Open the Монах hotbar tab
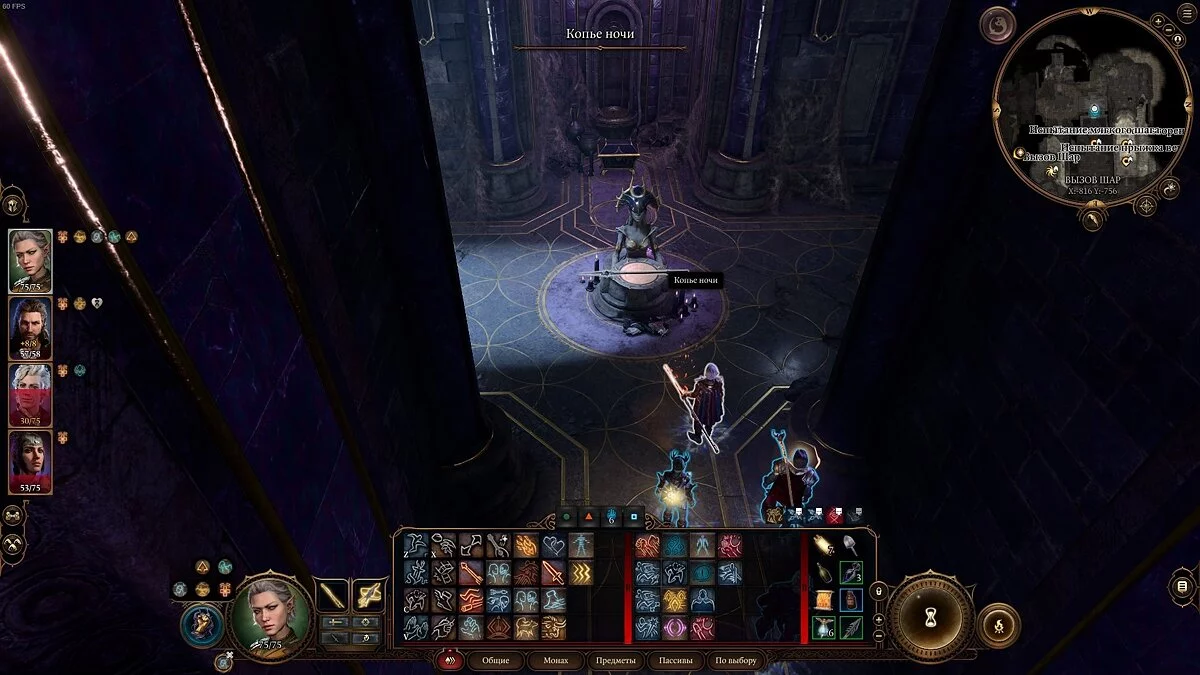This screenshot has height=675, width=1200. point(555,660)
